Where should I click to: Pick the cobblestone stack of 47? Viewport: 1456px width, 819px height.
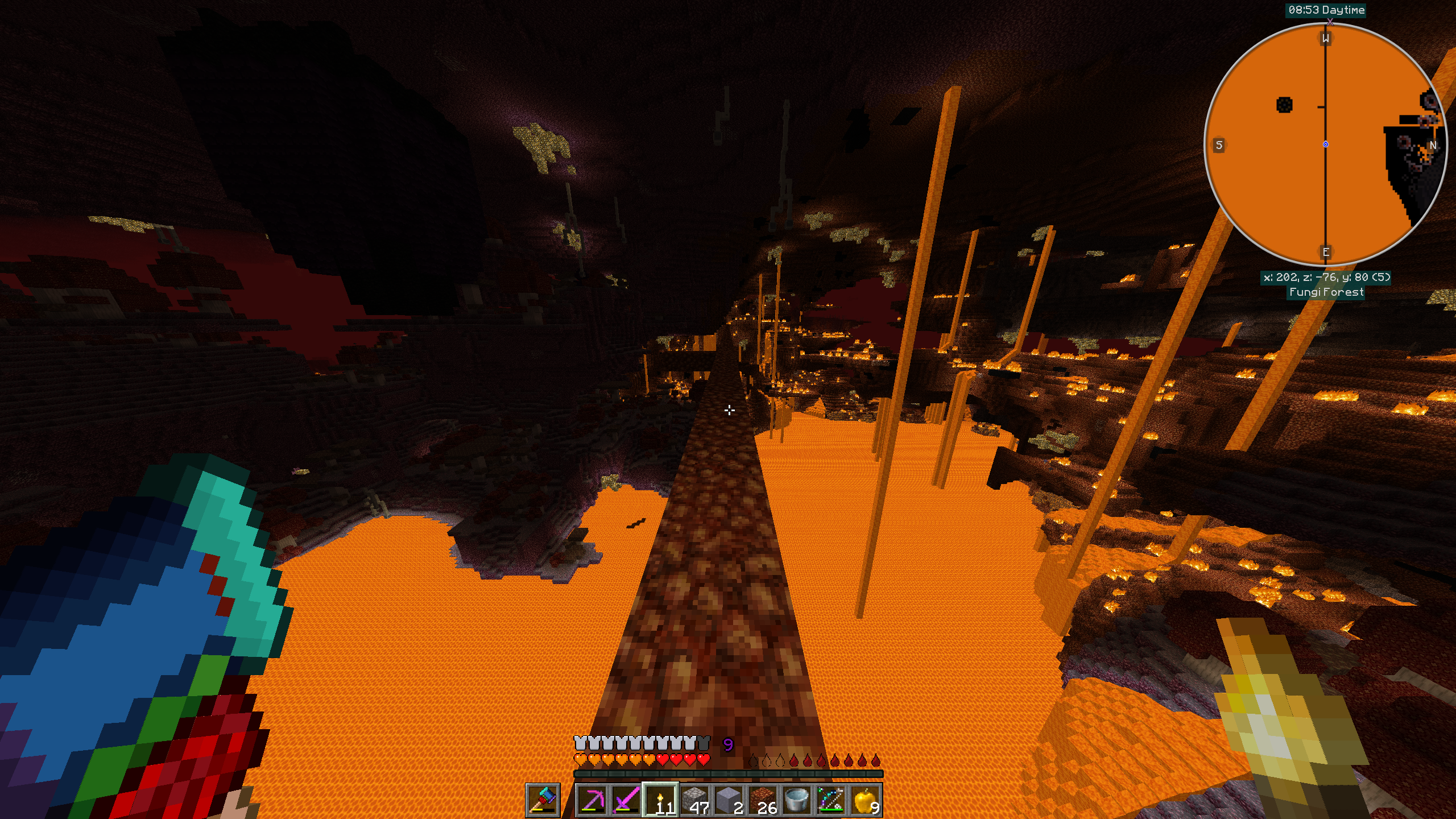point(694,800)
